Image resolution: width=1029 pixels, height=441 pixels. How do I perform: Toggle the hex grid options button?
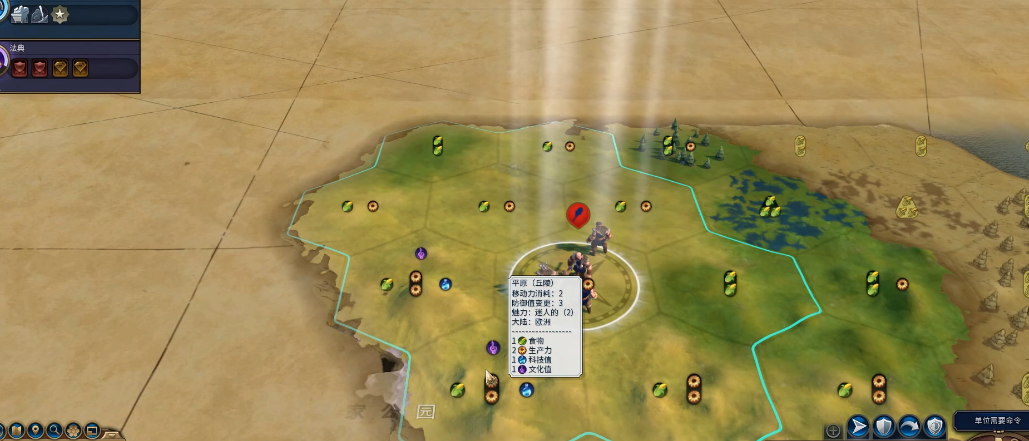click(x=73, y=431)
